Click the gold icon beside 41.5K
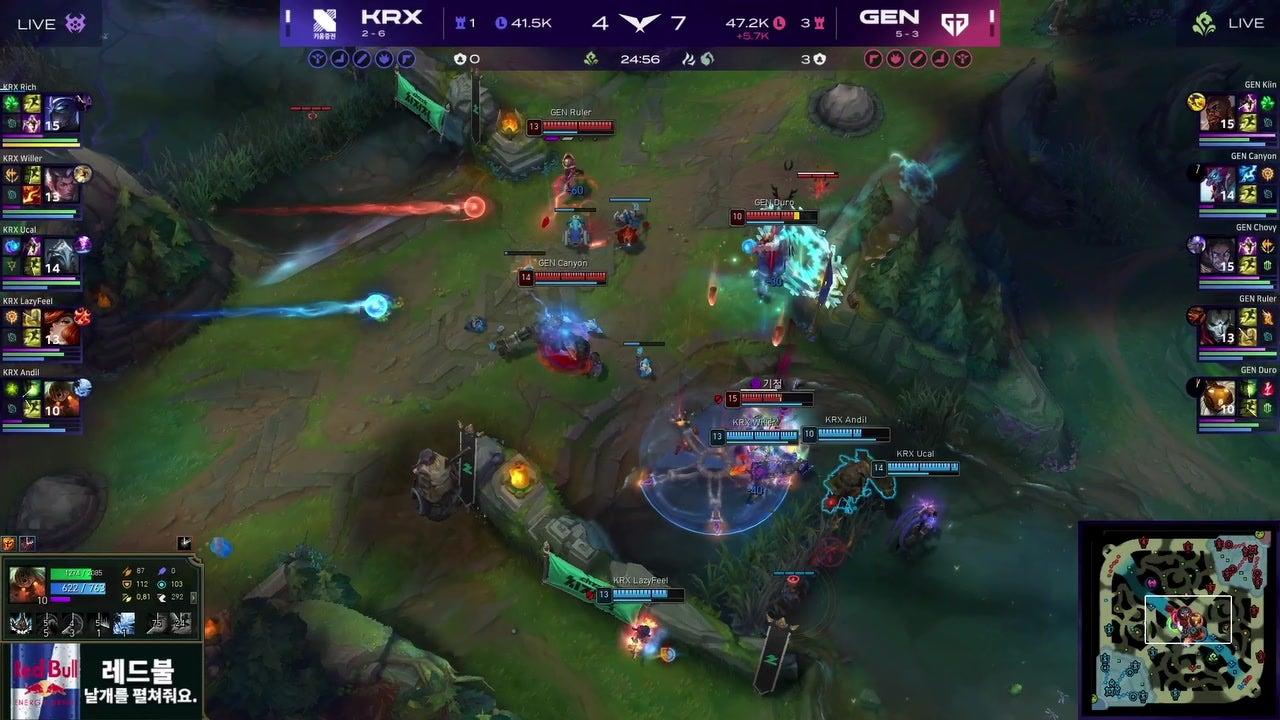1280x720 pixels. click(502, 22)
